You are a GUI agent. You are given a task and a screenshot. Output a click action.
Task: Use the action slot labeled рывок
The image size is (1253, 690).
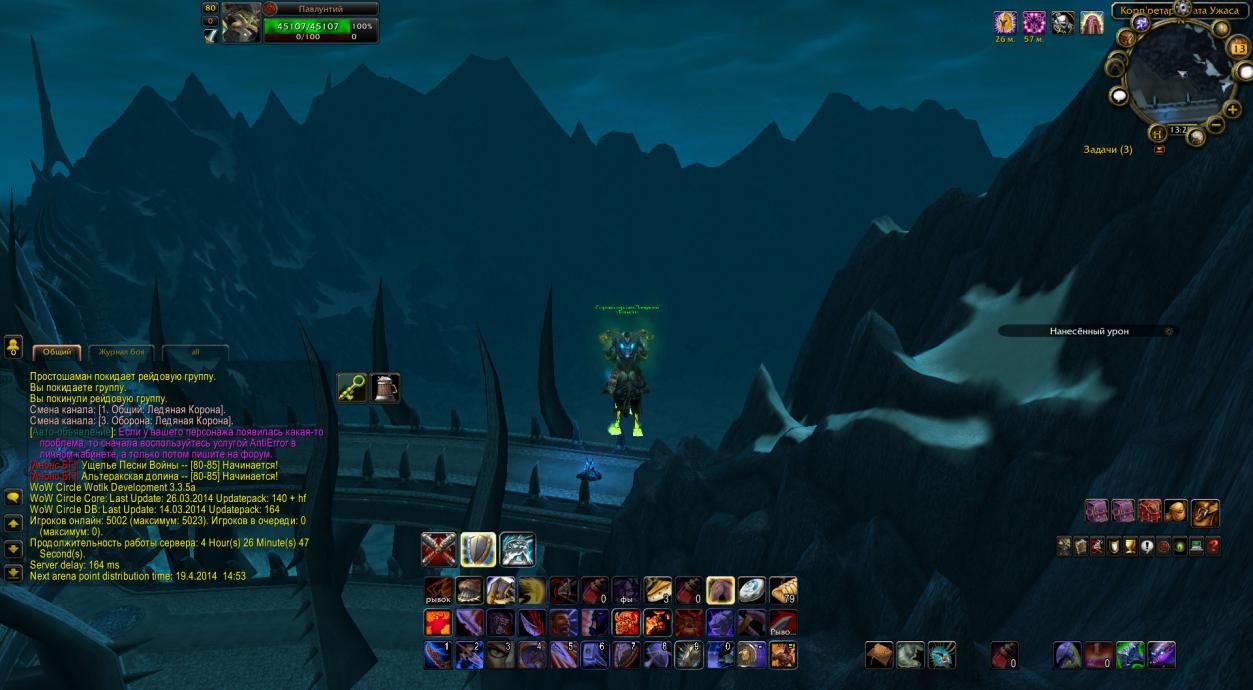tap(438, 591)
